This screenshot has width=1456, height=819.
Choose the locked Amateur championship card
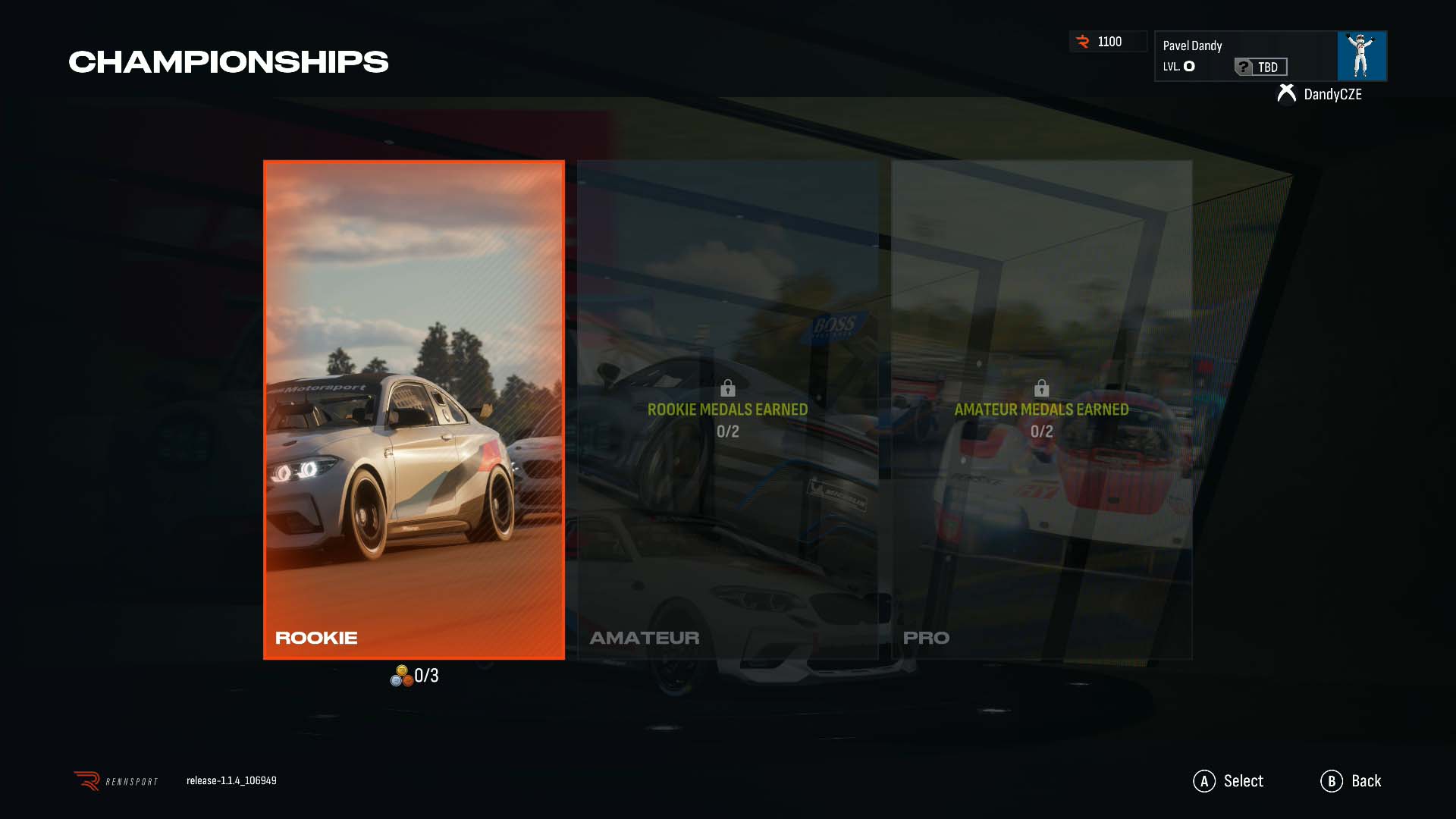click(x=727, y=409)
